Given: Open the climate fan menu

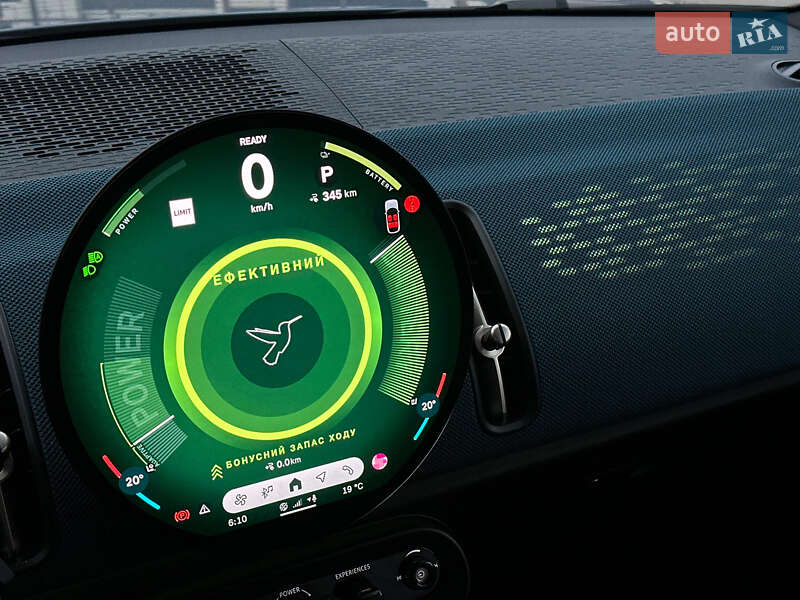Looking at the screenshot, I should pyautogui.click(x=241, y=497).
